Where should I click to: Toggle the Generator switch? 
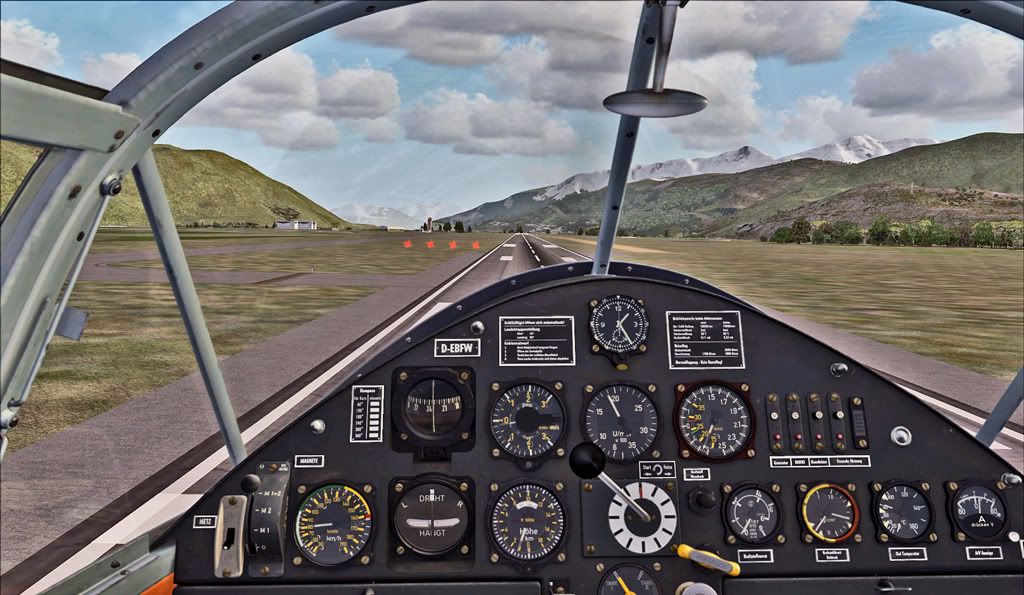click(774, 418)
